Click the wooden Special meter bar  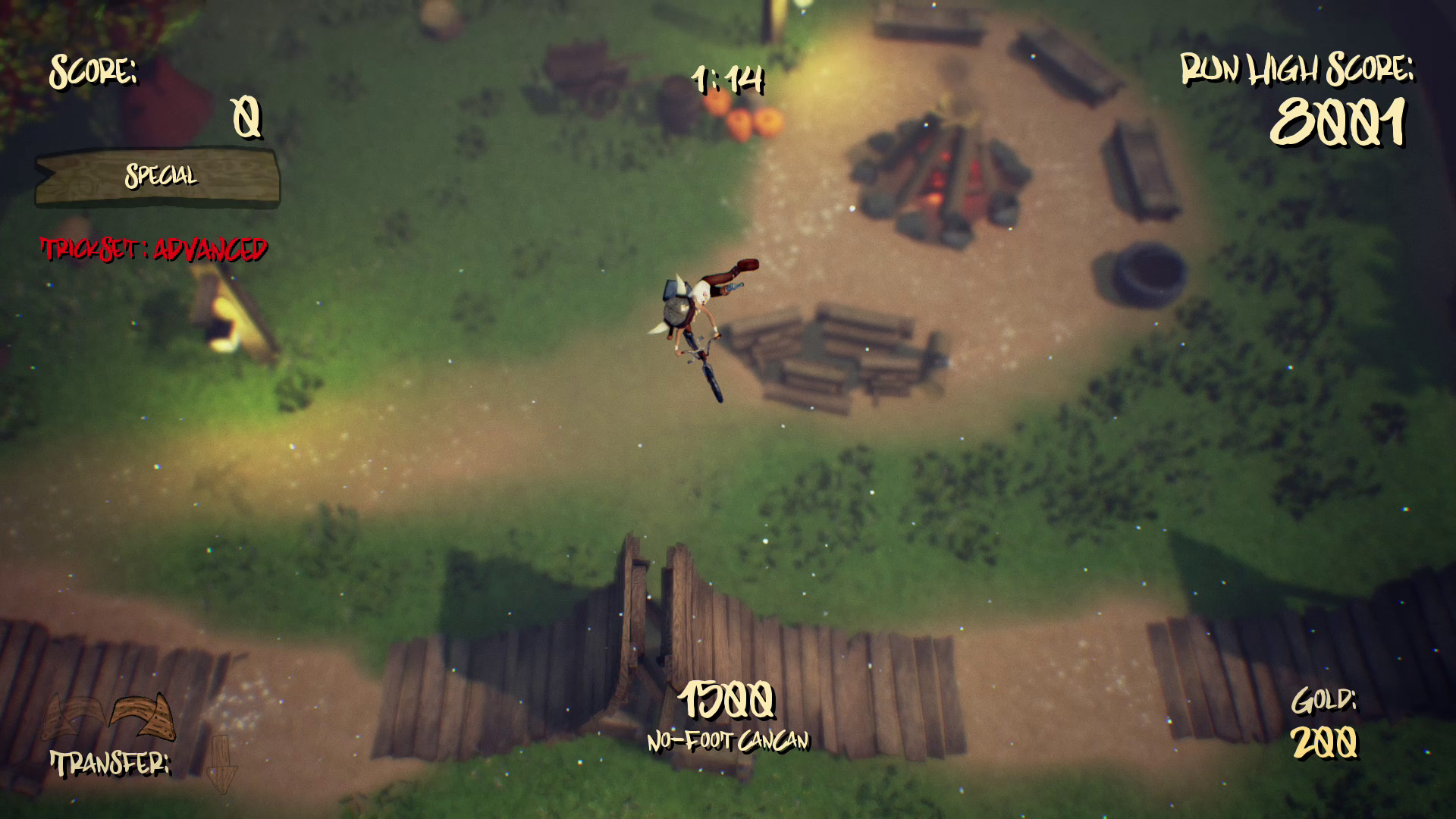(157, 179)
